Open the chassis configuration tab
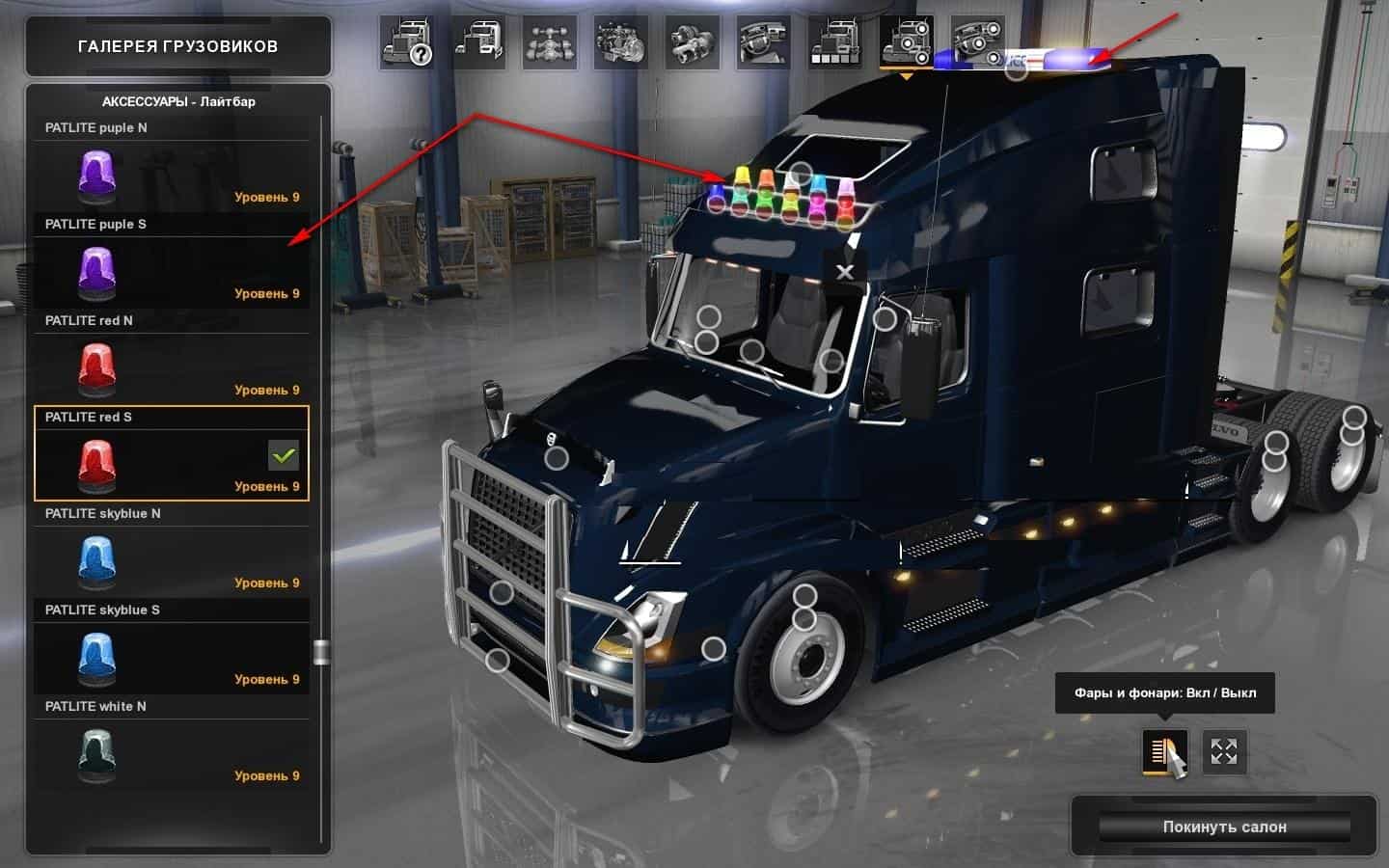This screenshot has height=868, width=1389. click(x=550, y=42)
